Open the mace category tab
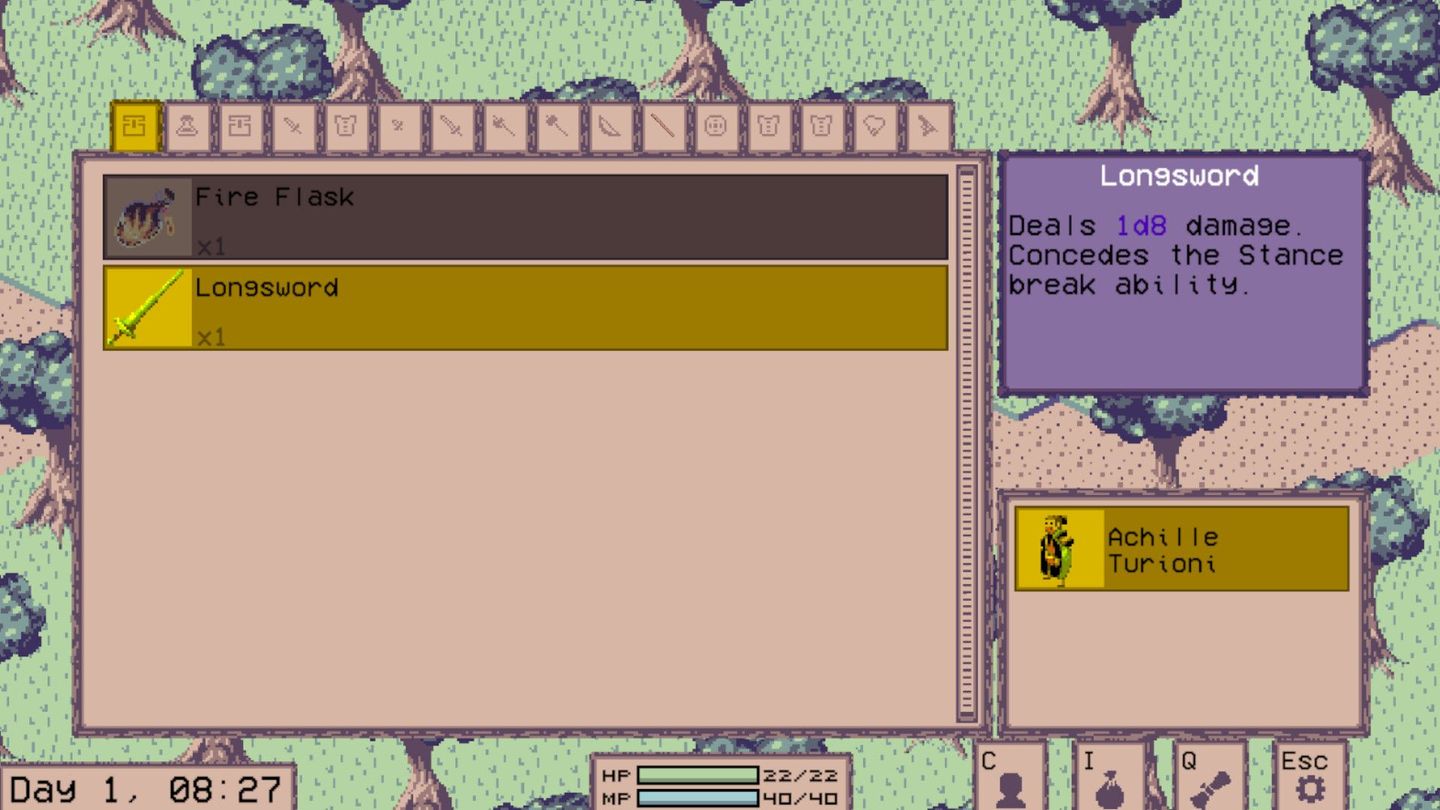1440x810 pixels. 557,127
